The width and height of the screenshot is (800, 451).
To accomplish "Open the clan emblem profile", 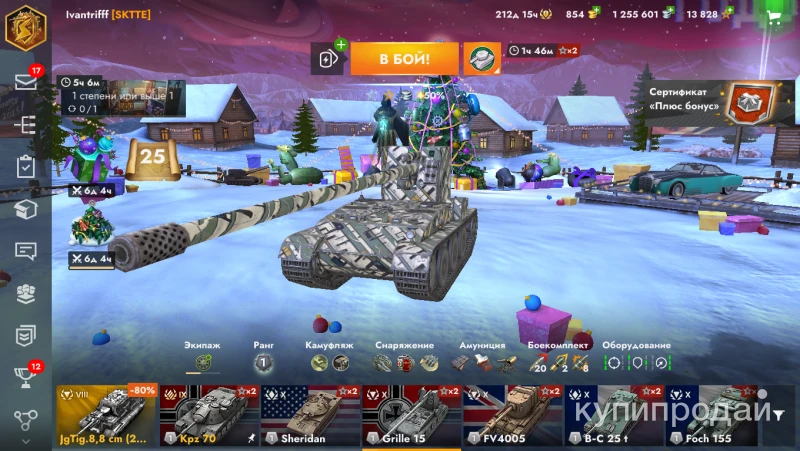I will click(25, 25).
